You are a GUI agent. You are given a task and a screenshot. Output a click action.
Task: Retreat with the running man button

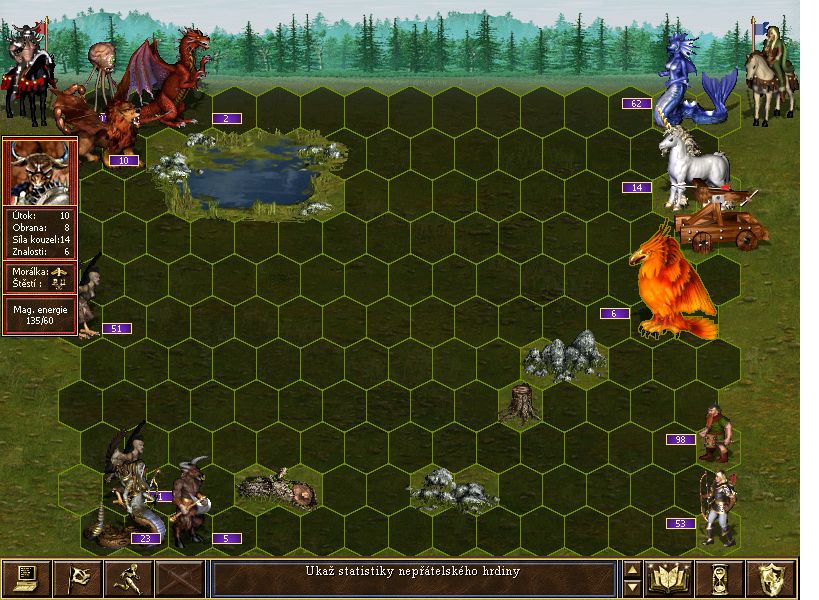pos(128,579)
